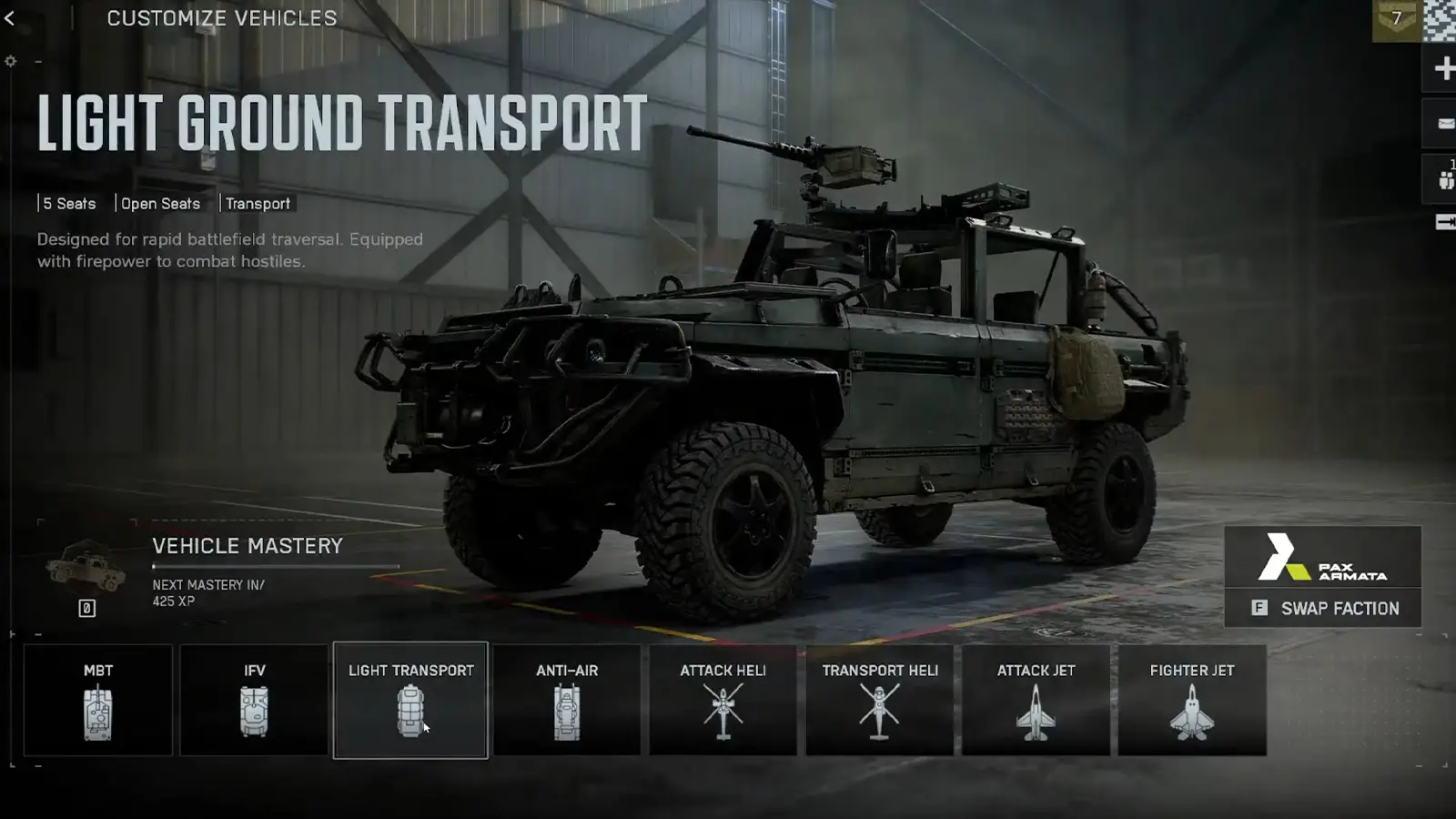The width and height of the screenshot is (1456, 819).
Task: Select the MBT vehicle category
Action: (x=98, y=700)
